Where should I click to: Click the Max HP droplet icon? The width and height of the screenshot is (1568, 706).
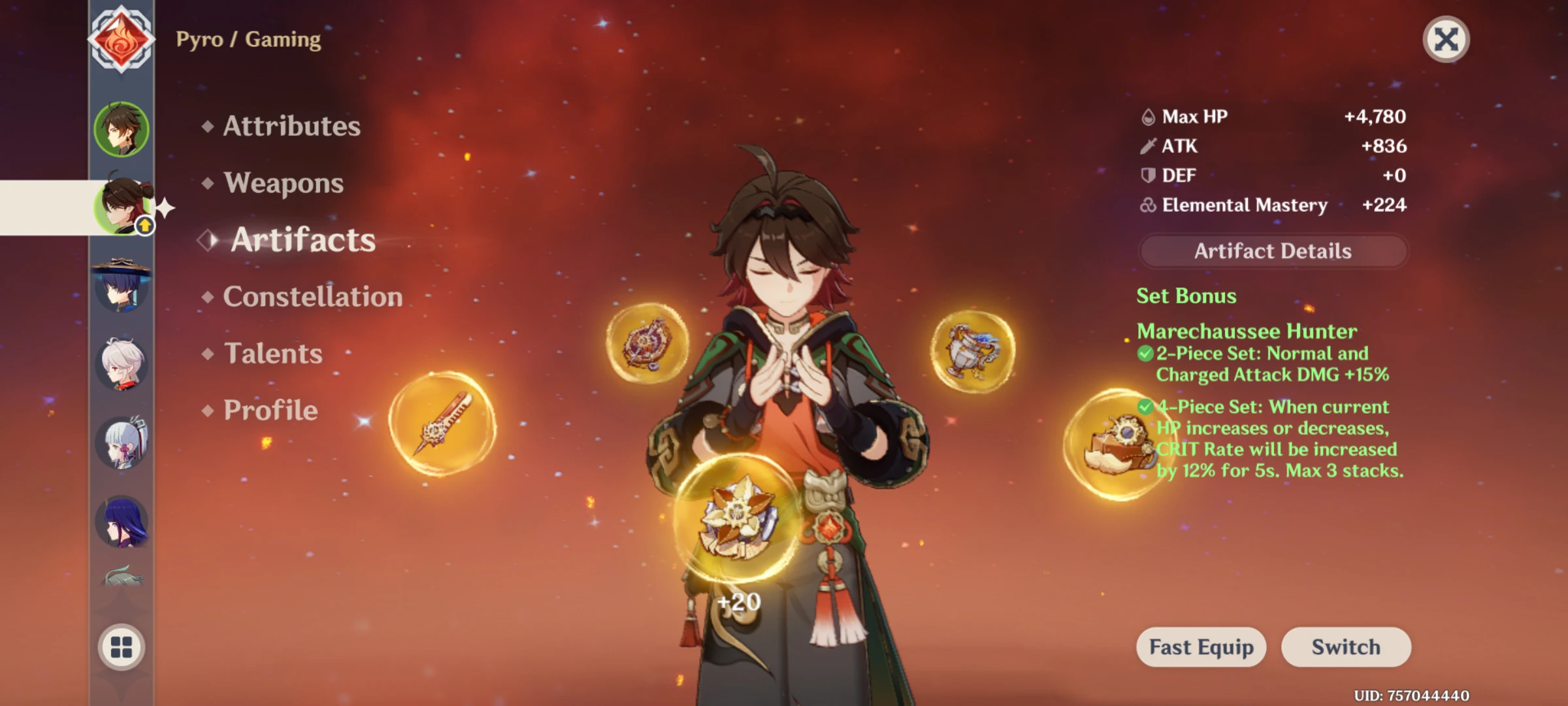pyautogui.click(x=1147, y=116)
